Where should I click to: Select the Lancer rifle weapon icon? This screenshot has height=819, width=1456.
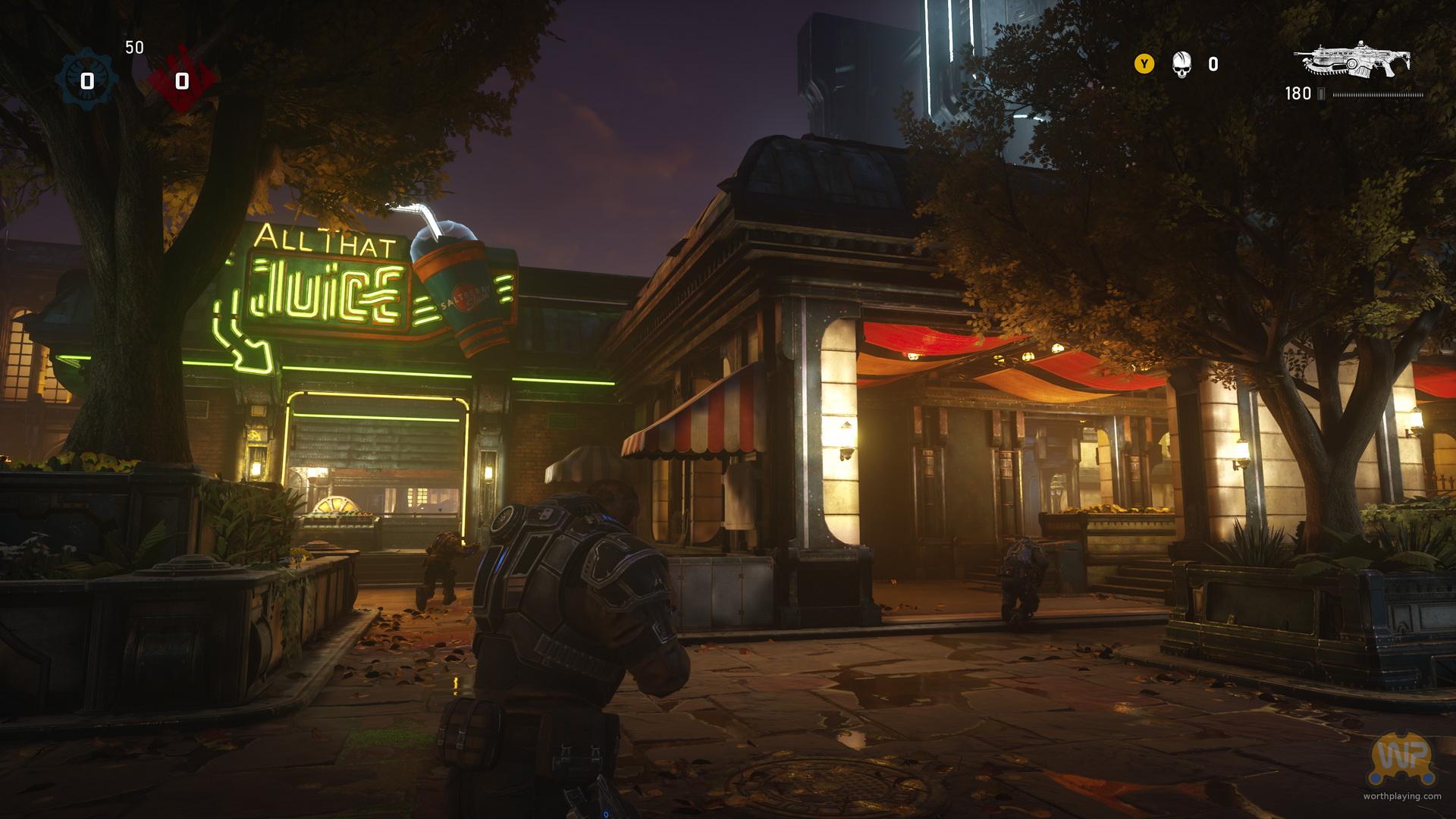pos(1354,59)
